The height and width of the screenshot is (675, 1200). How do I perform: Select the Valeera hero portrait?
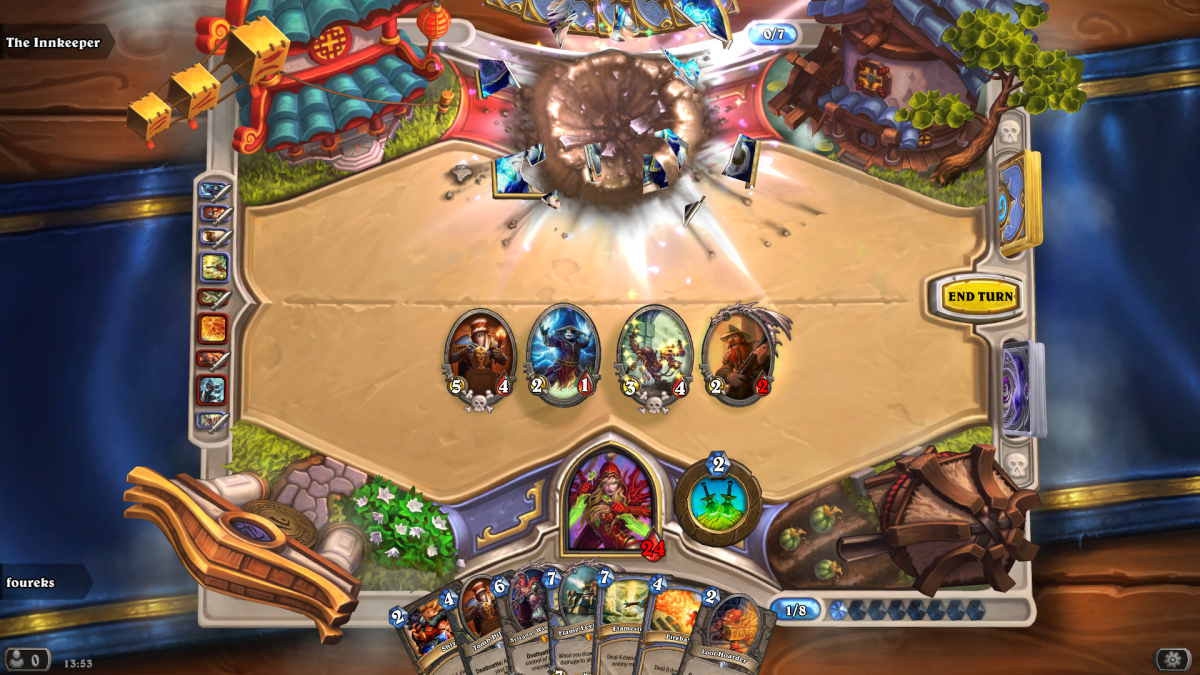click(611, 500)
